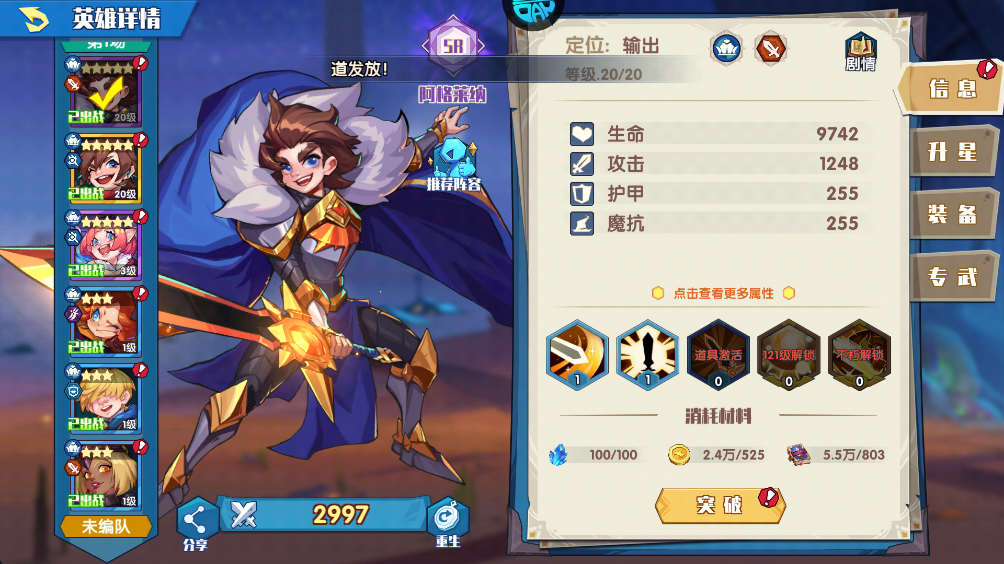This screenshot has height=564, width=1004.
Task: Open the 未编队 unassigned heroes section
Action: point(105,526)
